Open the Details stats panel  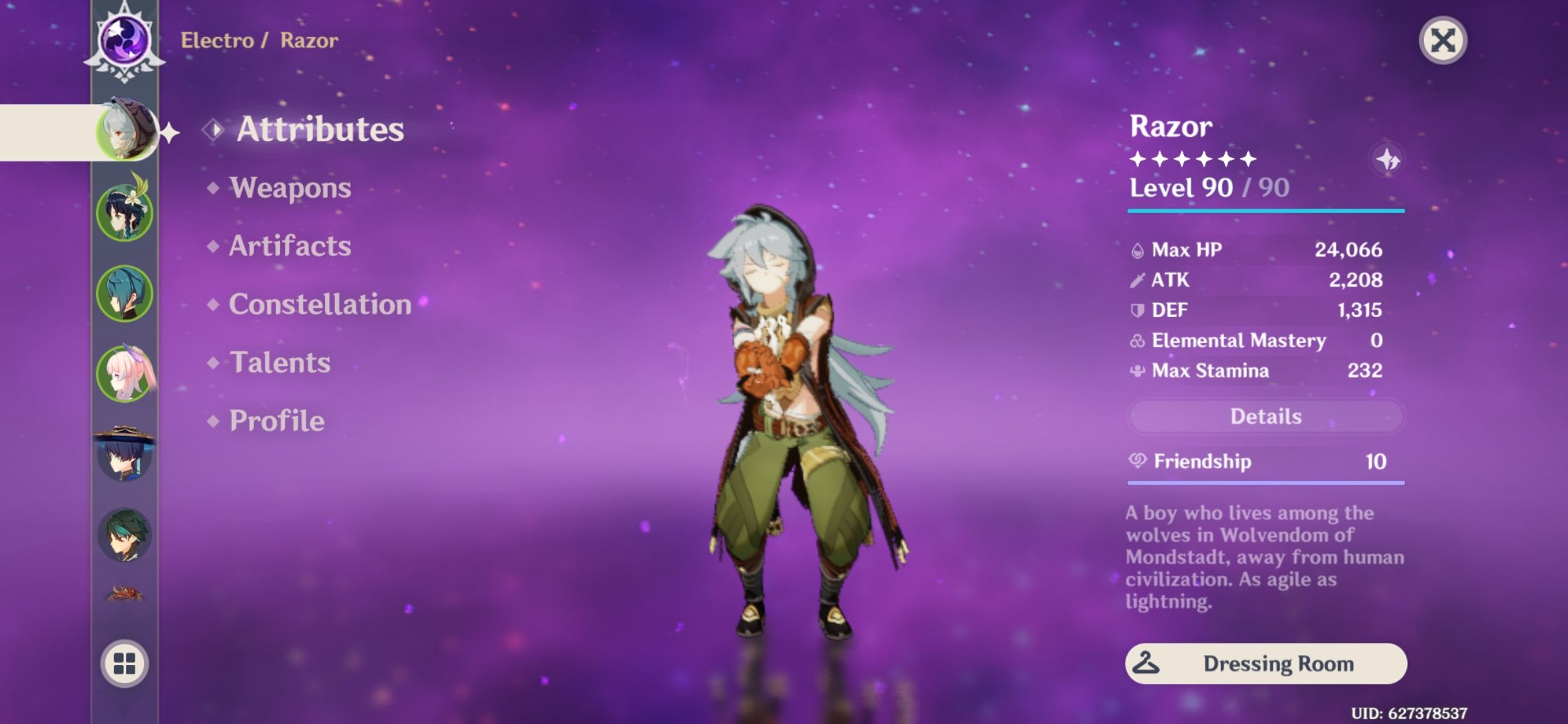click(1265, 416)
